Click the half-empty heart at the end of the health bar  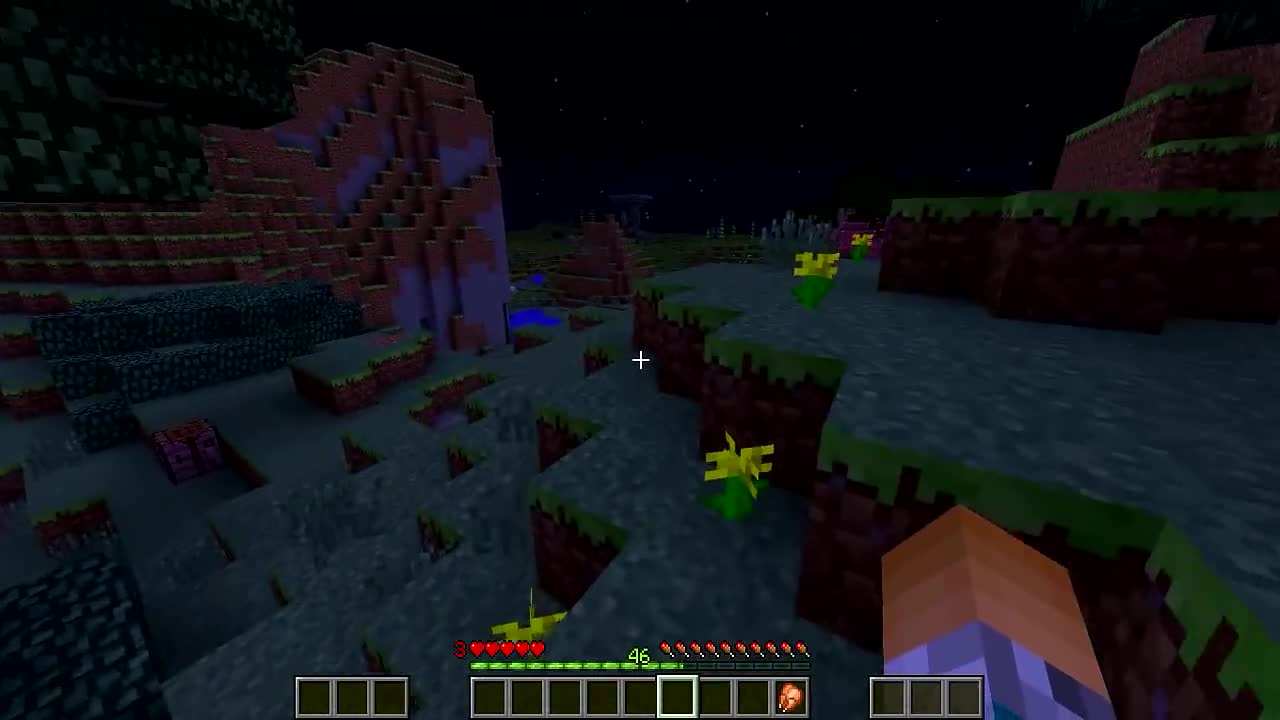pyautogui.click(x=537, y=649)
